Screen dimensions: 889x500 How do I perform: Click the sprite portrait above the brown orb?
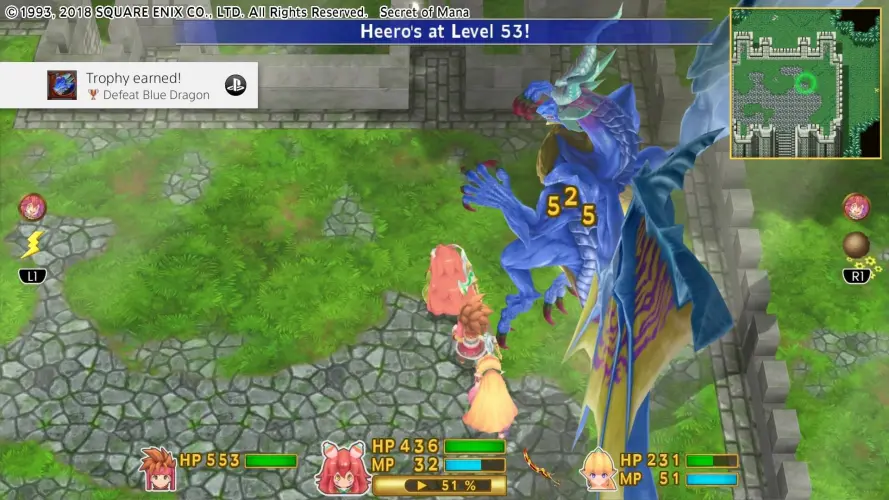point(856,207)
